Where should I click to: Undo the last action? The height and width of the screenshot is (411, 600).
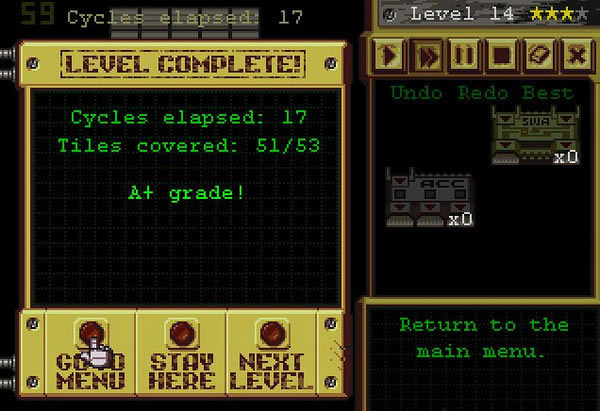410,93
